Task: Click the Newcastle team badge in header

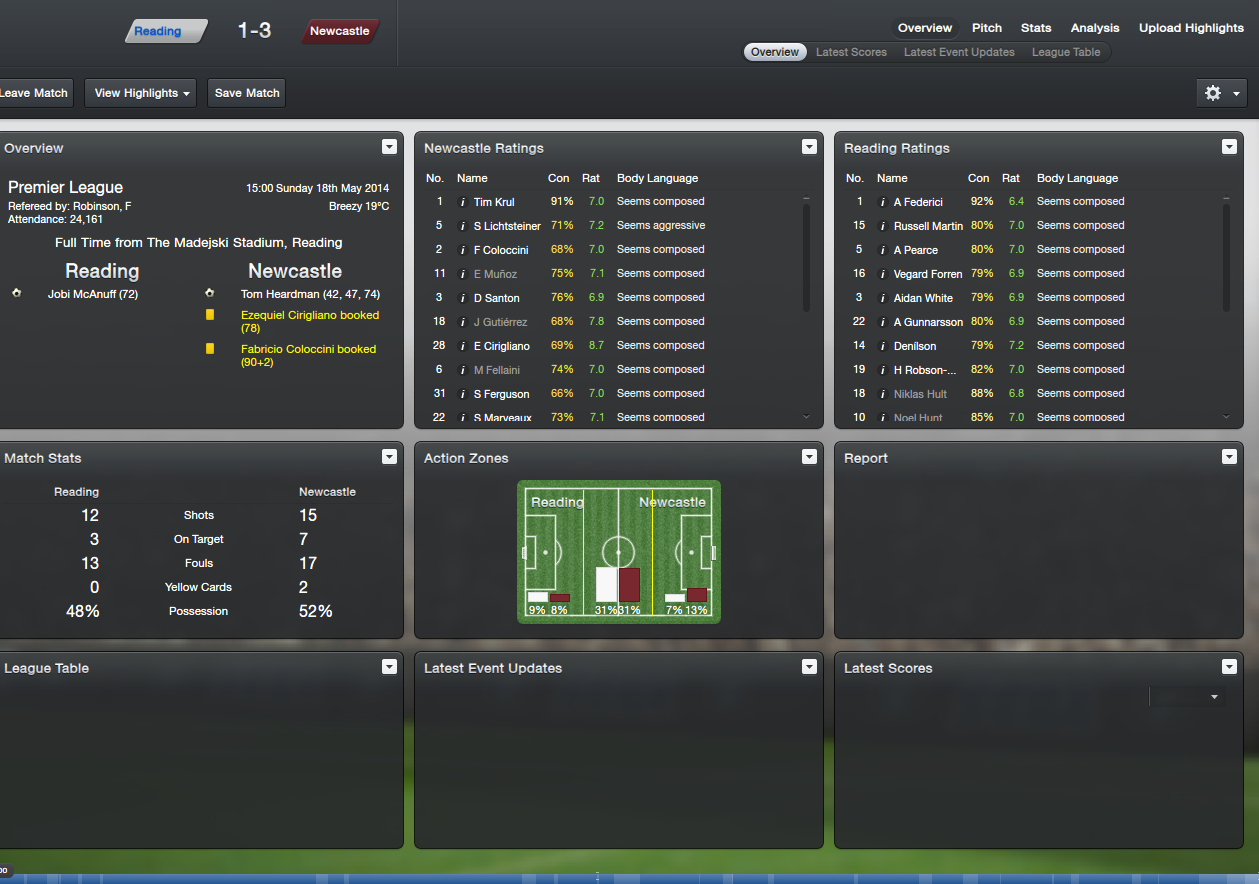Action: (339, 31)
